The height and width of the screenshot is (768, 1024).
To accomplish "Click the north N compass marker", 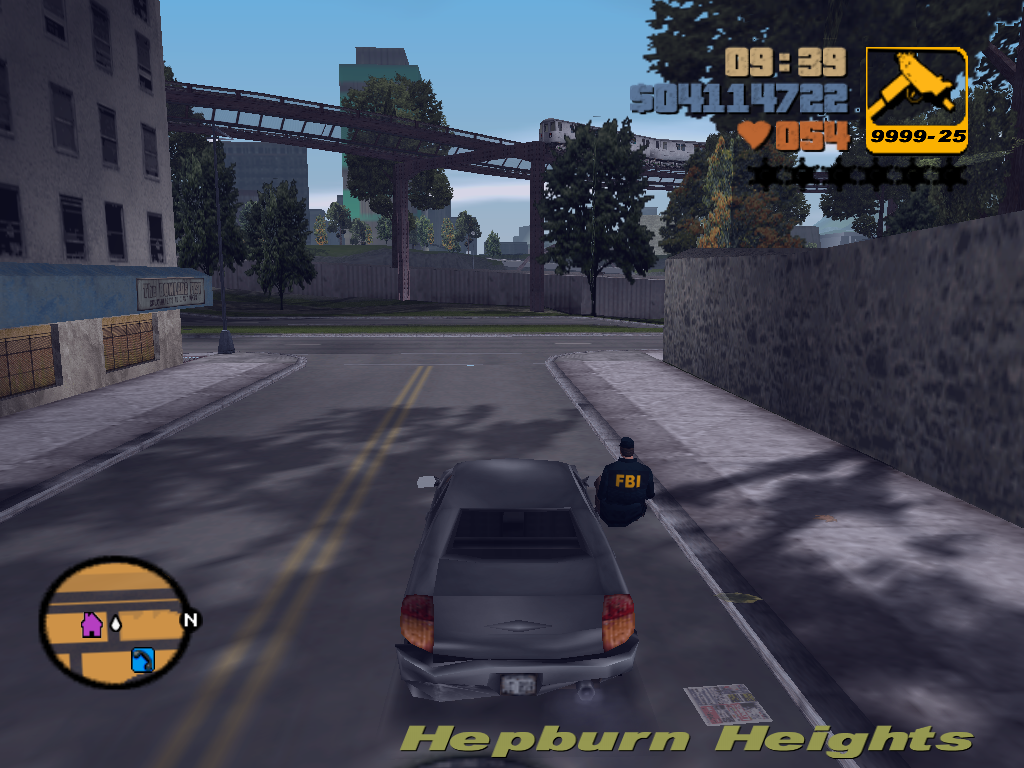I will 190,620.
